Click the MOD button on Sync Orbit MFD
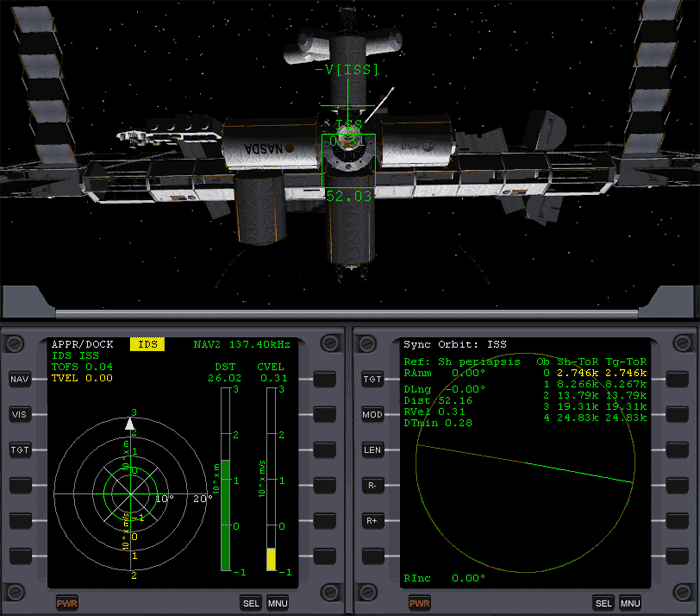 click(373, 414)
